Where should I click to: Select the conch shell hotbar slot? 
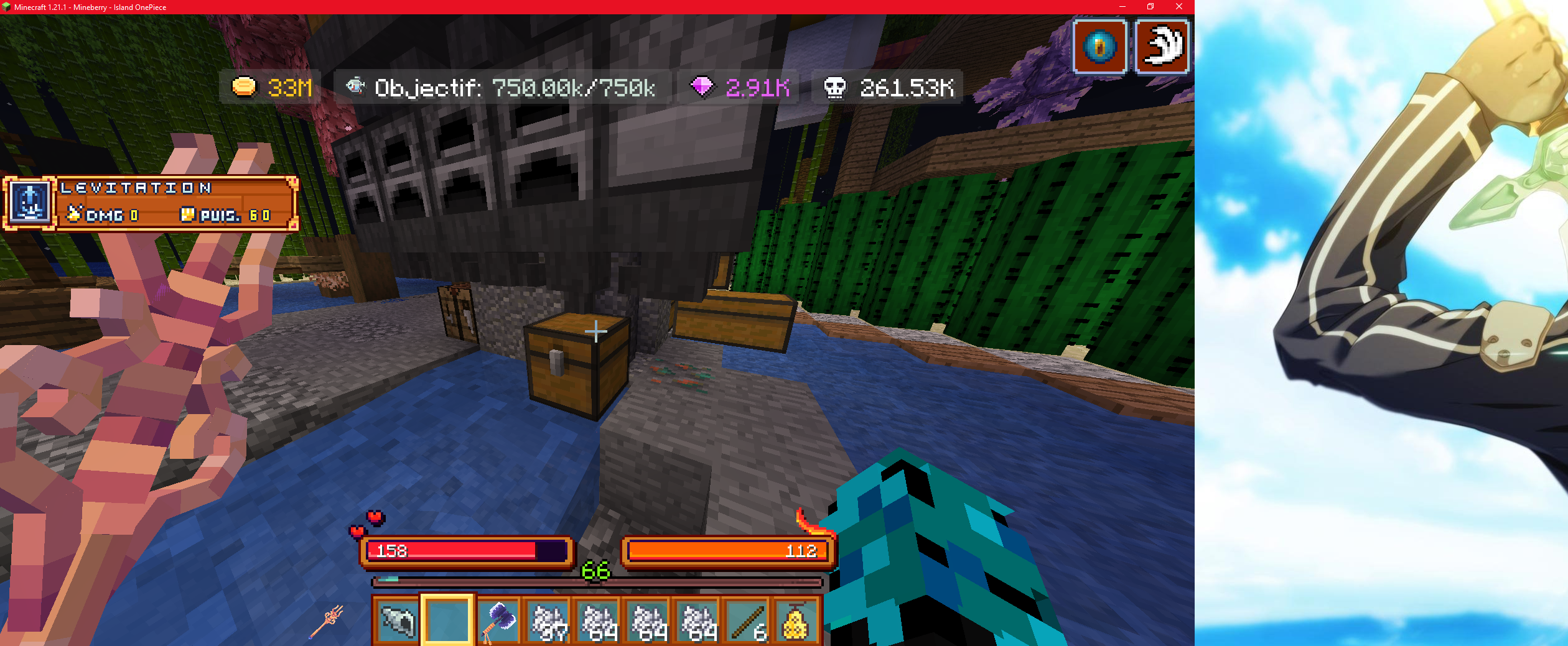[x=398, y=621]
